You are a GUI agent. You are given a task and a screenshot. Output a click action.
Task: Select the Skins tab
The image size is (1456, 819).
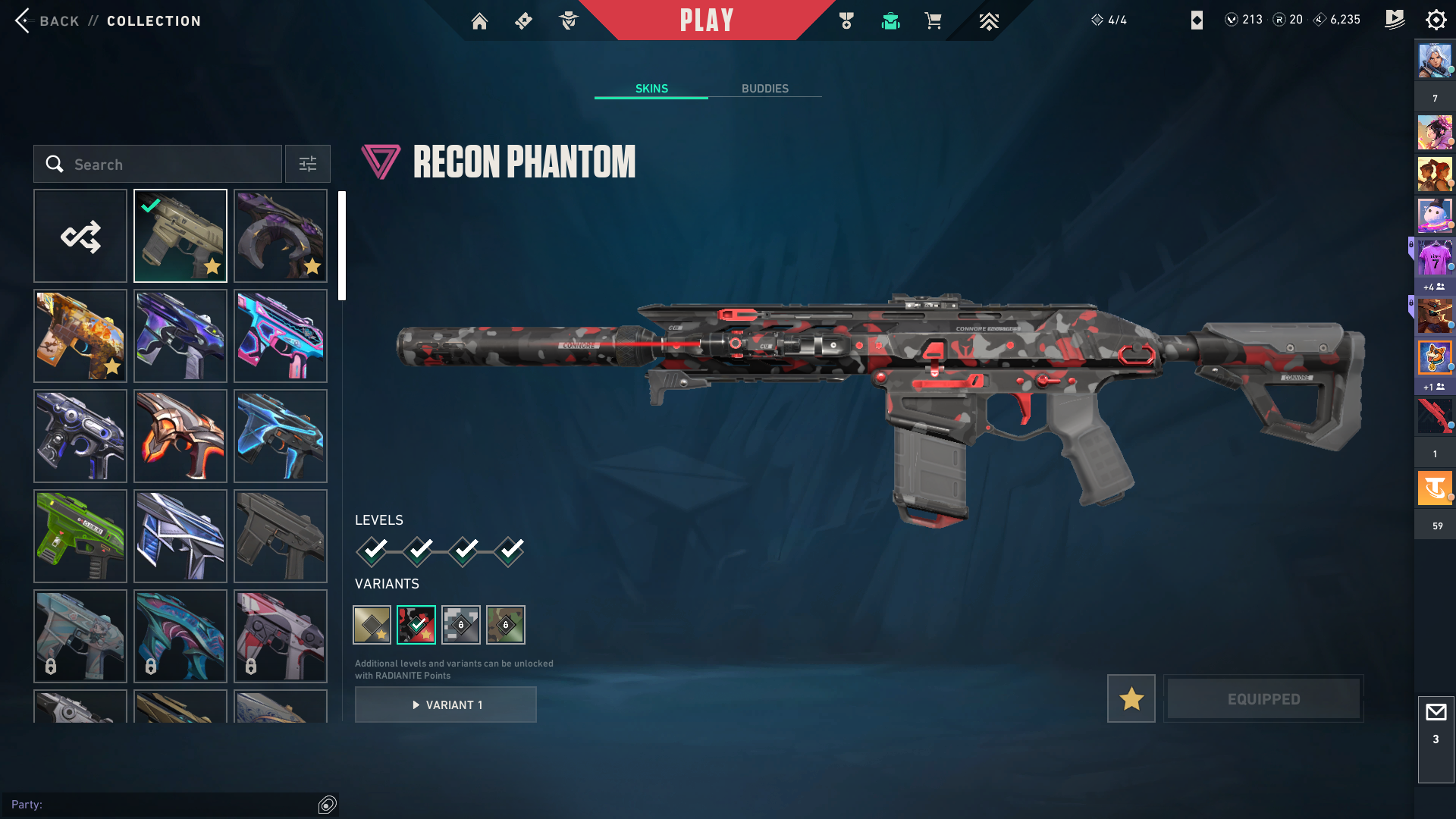click(651, 89)
